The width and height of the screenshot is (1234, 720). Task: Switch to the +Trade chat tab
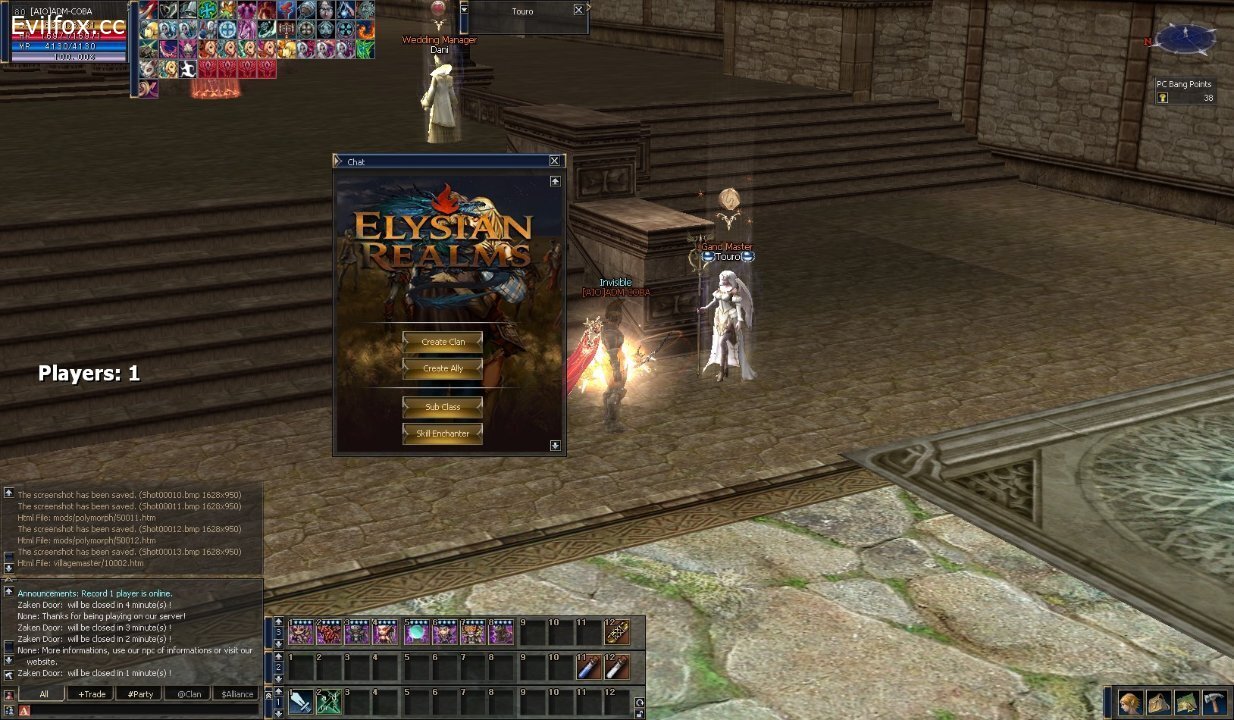pyautogui.click(x=91, y=694)
